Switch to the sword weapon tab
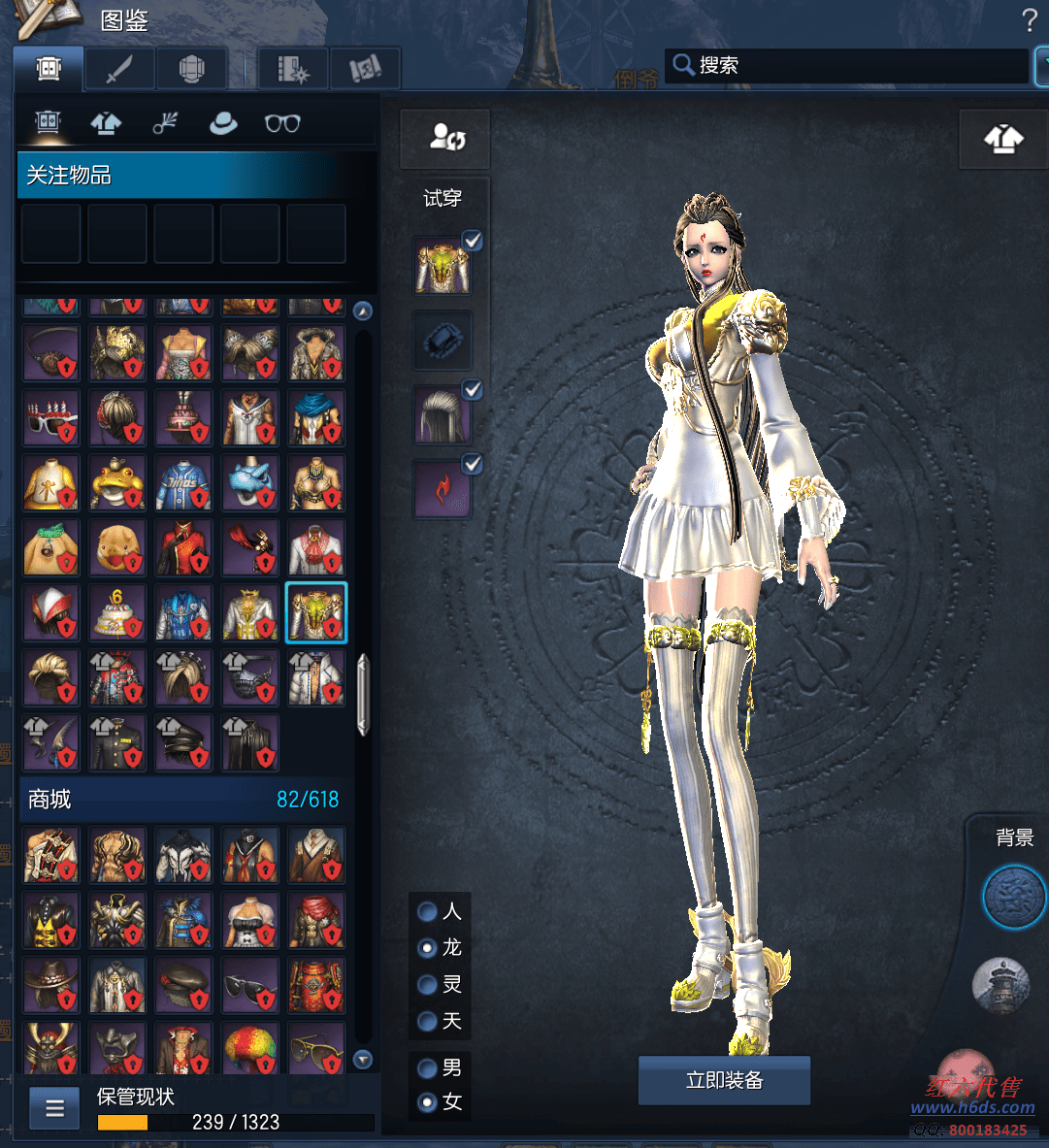1049x1148 pixels. 120,69
